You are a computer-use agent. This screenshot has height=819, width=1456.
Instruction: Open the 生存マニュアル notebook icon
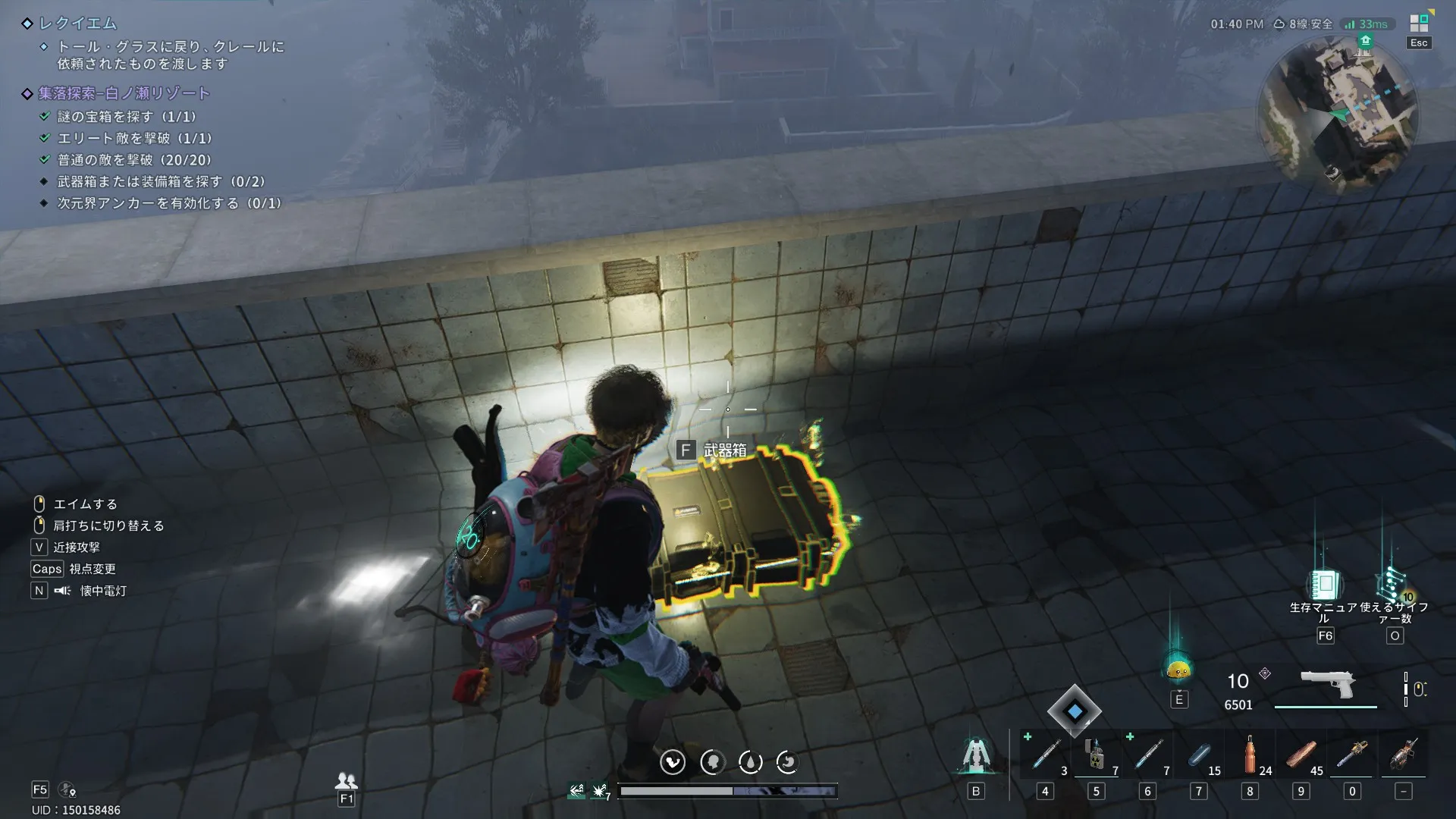1324,585
